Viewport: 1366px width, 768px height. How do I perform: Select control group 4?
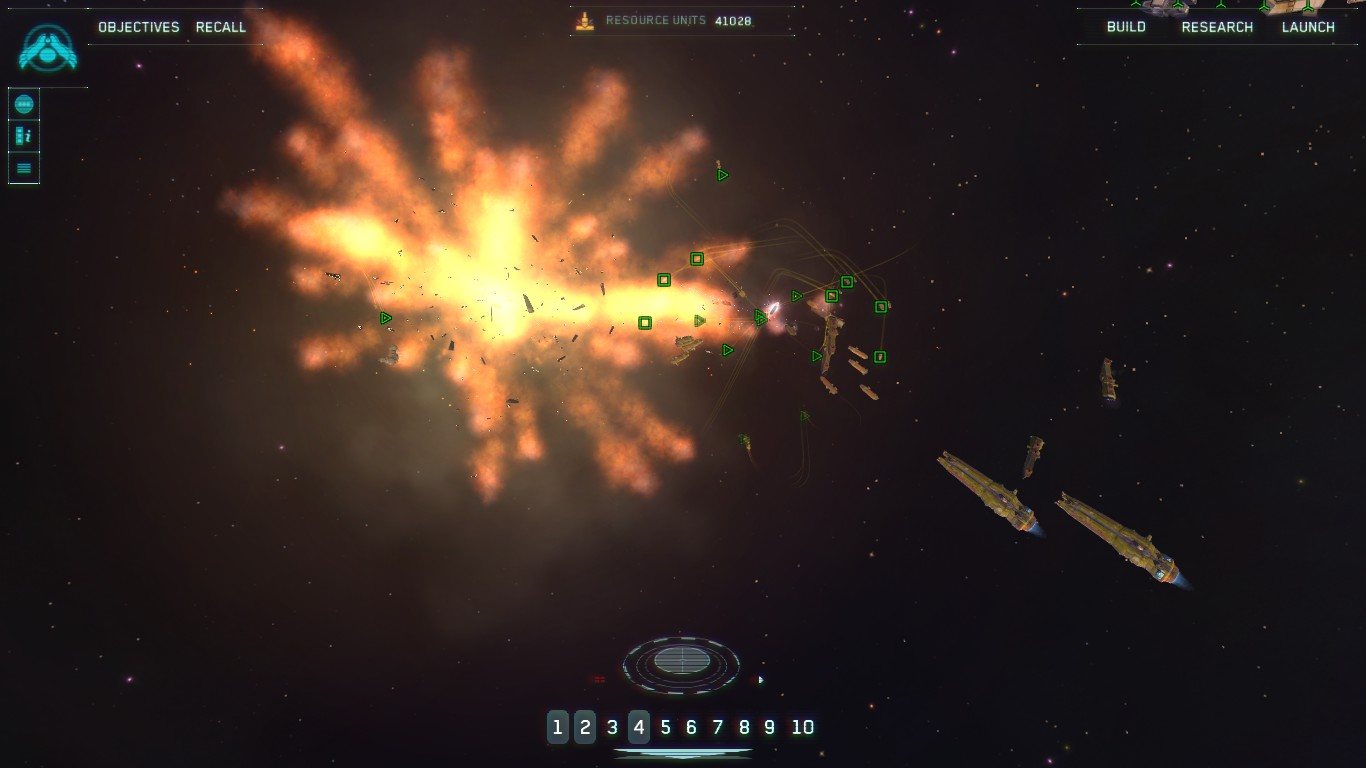click(639, 727)
